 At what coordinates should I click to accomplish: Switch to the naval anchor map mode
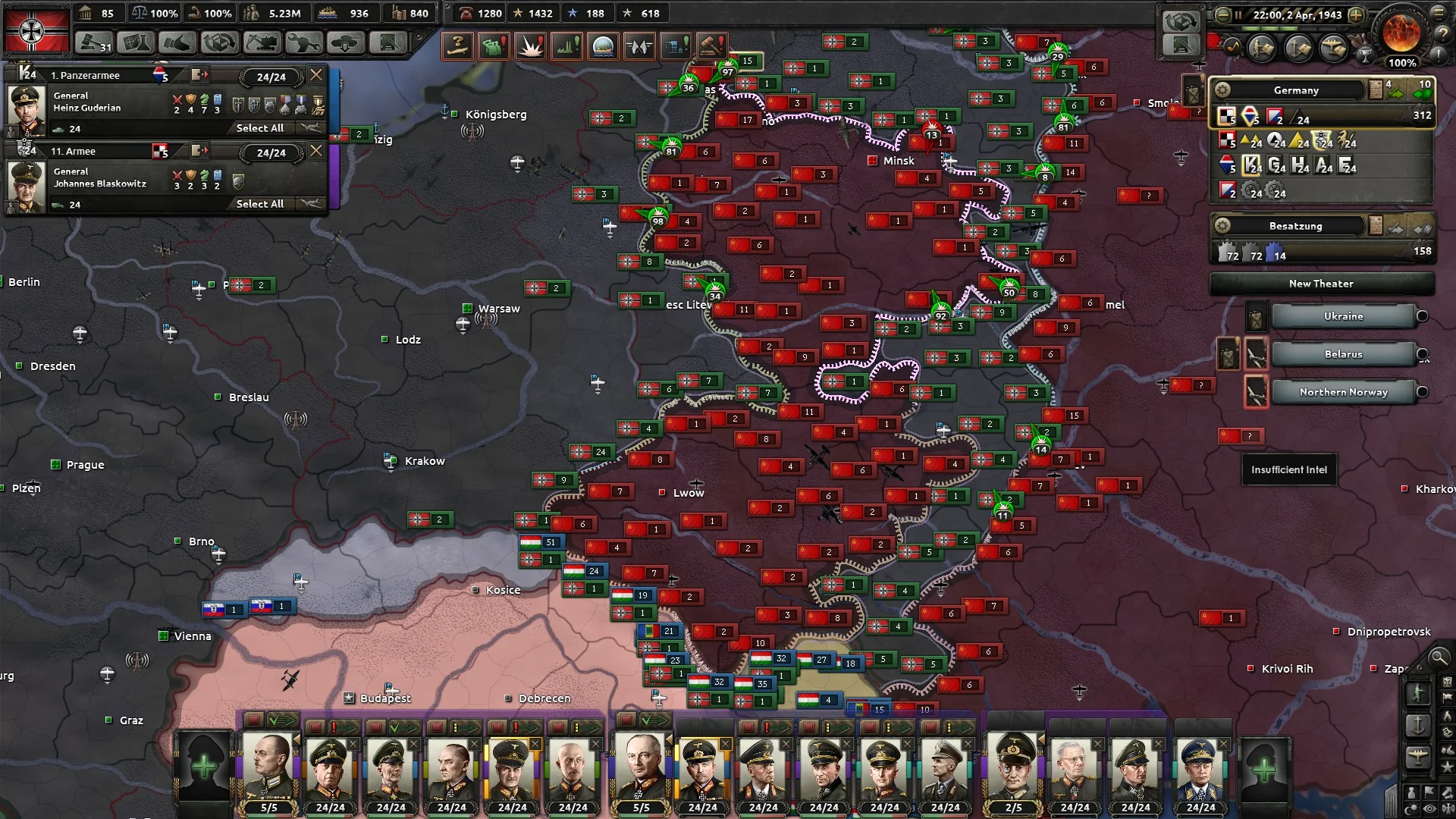click(1417, 725)
